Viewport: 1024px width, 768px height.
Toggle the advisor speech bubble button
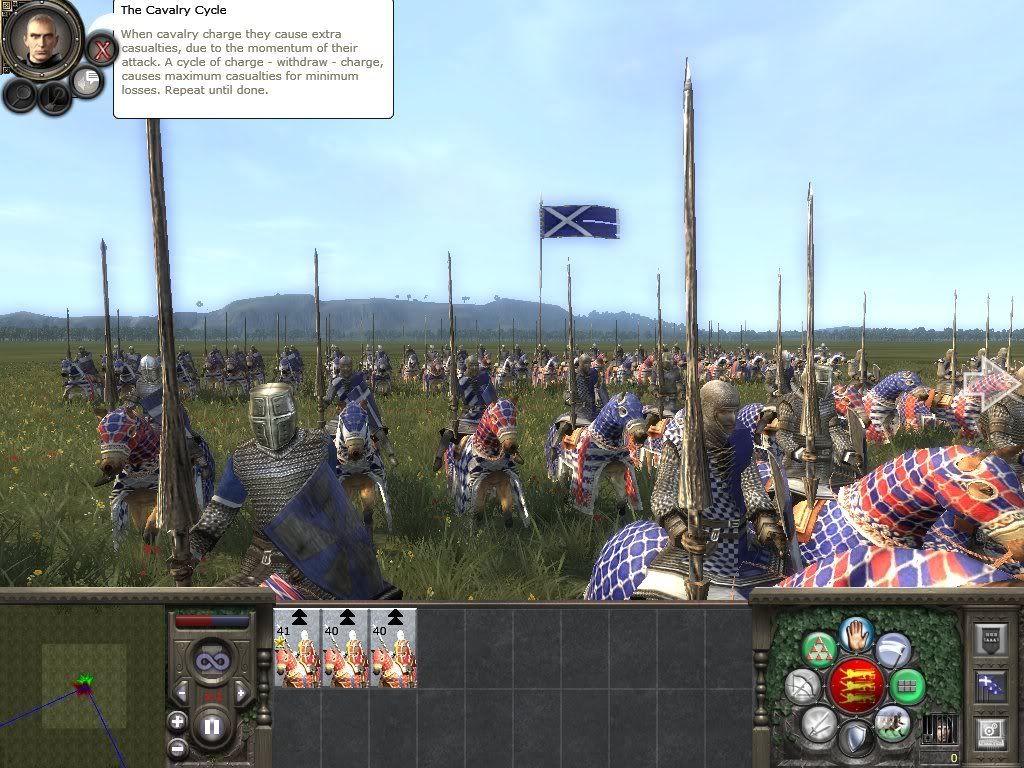(x=88, y=81)
